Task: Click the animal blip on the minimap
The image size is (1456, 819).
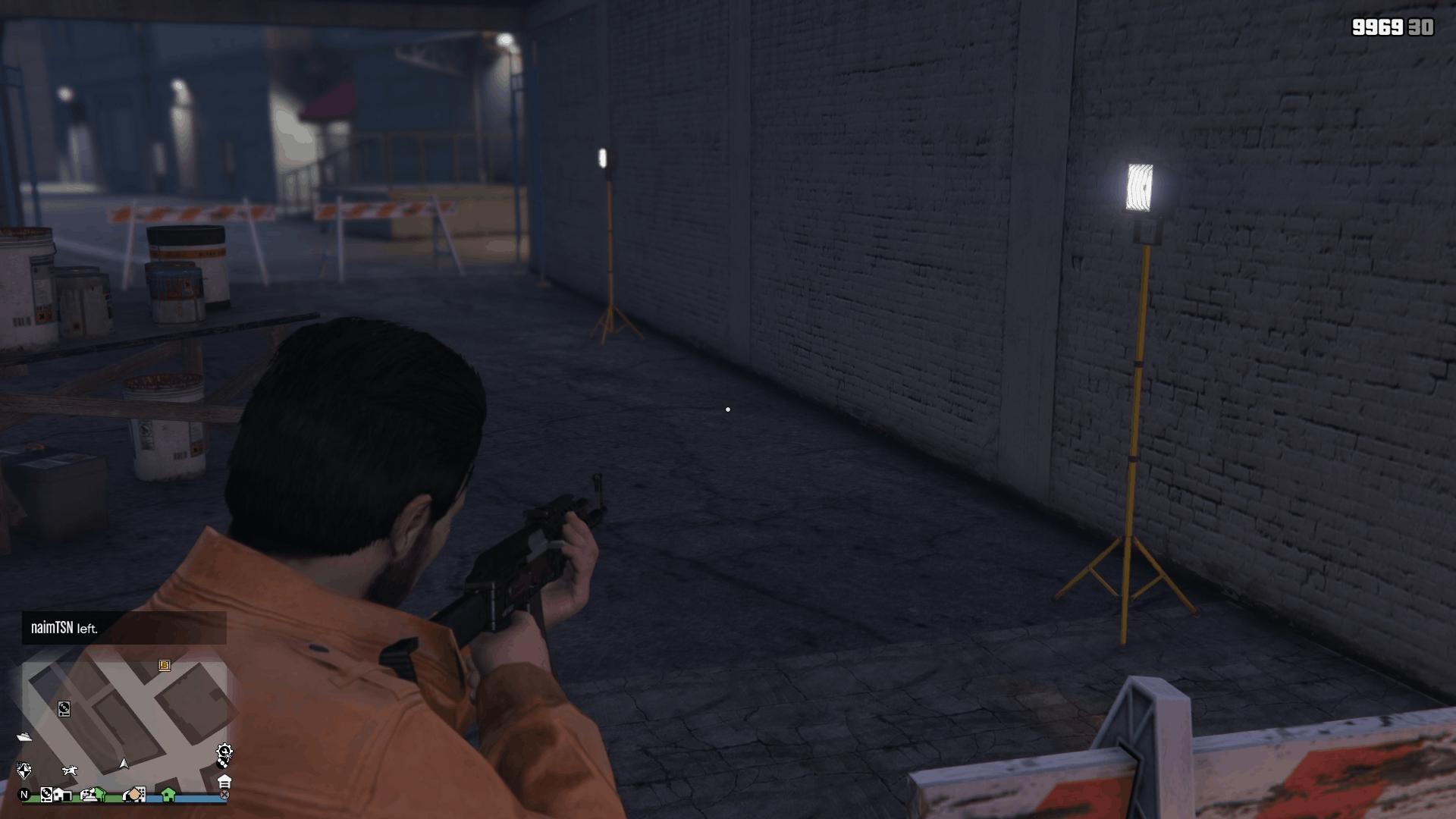Action: point(70,770)
